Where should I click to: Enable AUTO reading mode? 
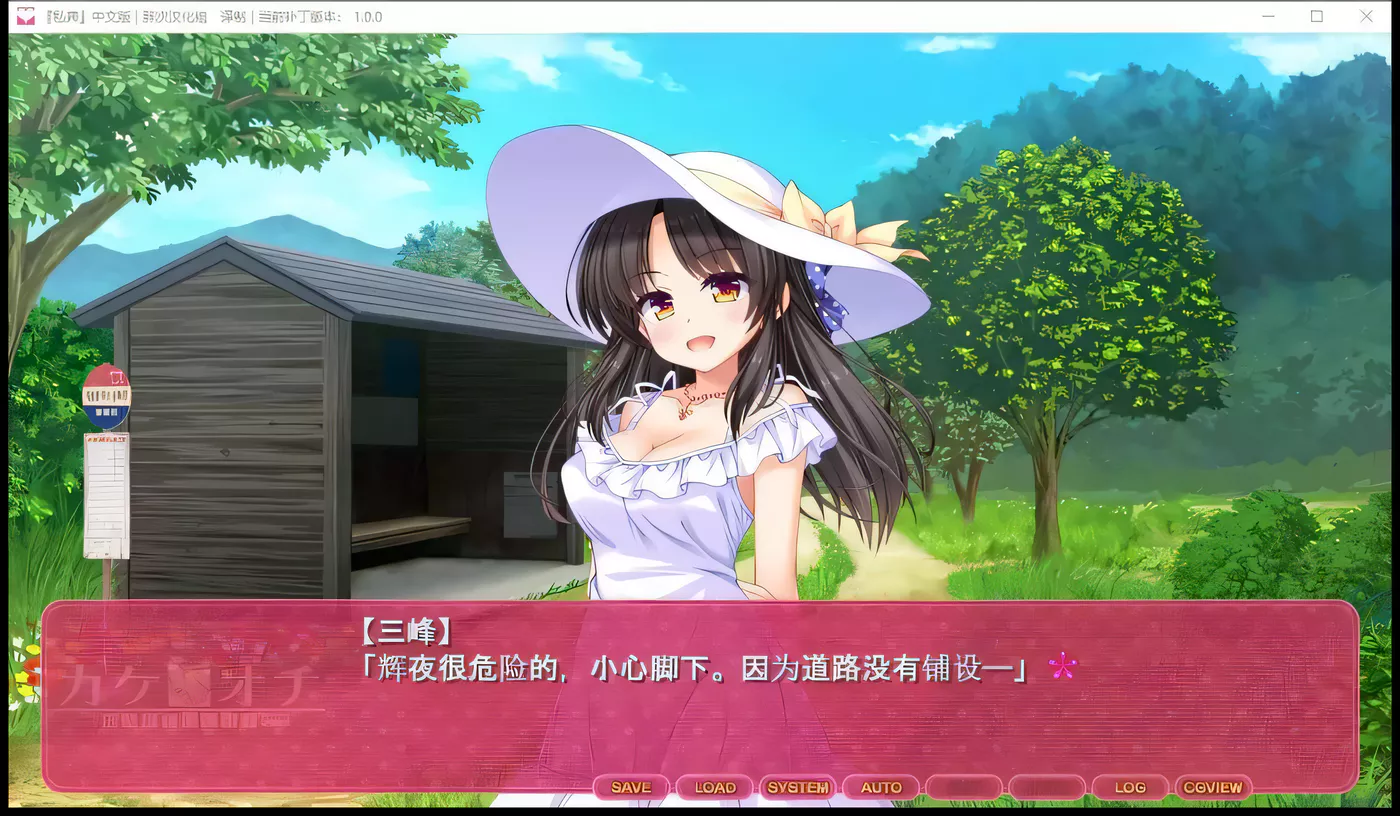pyautogui.click(x=880, y=787)
